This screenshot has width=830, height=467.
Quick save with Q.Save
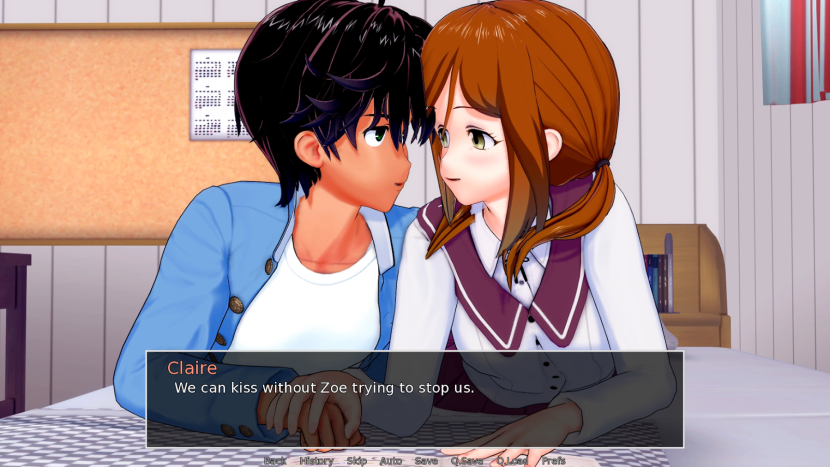click(x=466, y=461)
